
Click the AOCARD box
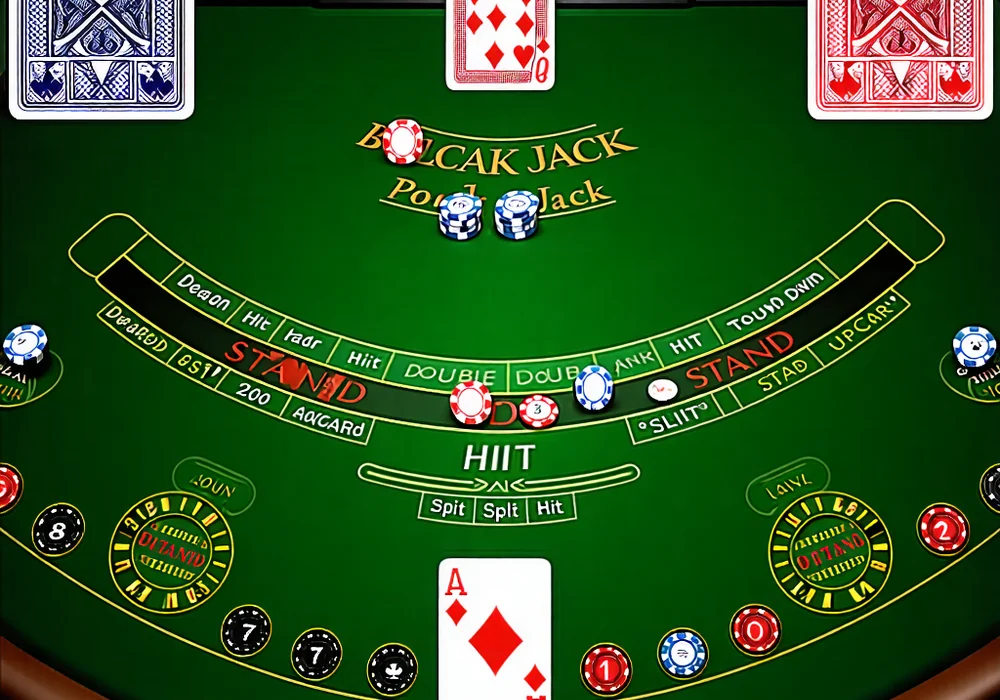pos(329,423)
